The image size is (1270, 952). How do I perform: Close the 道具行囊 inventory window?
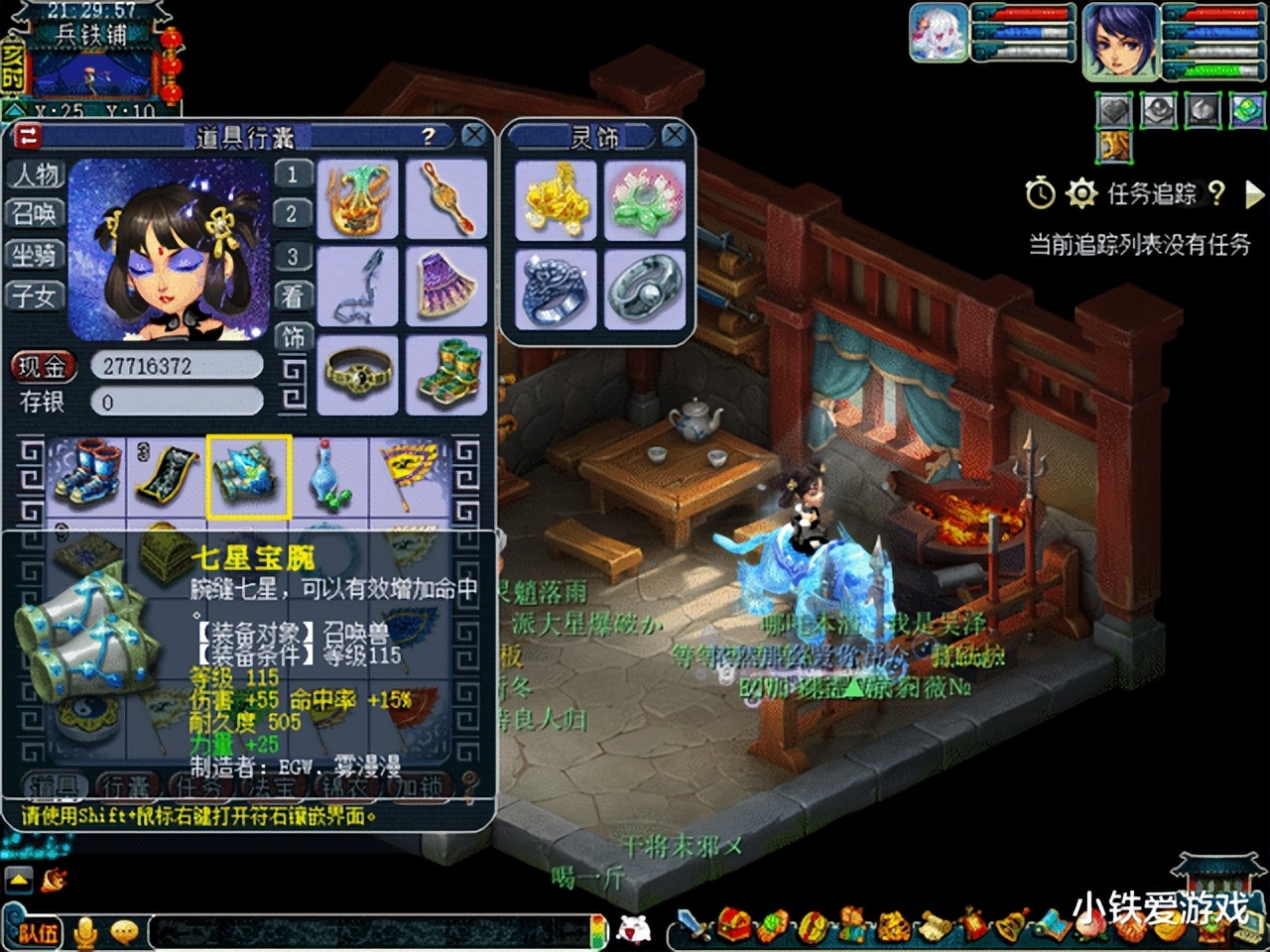click(x=474, y=136)
